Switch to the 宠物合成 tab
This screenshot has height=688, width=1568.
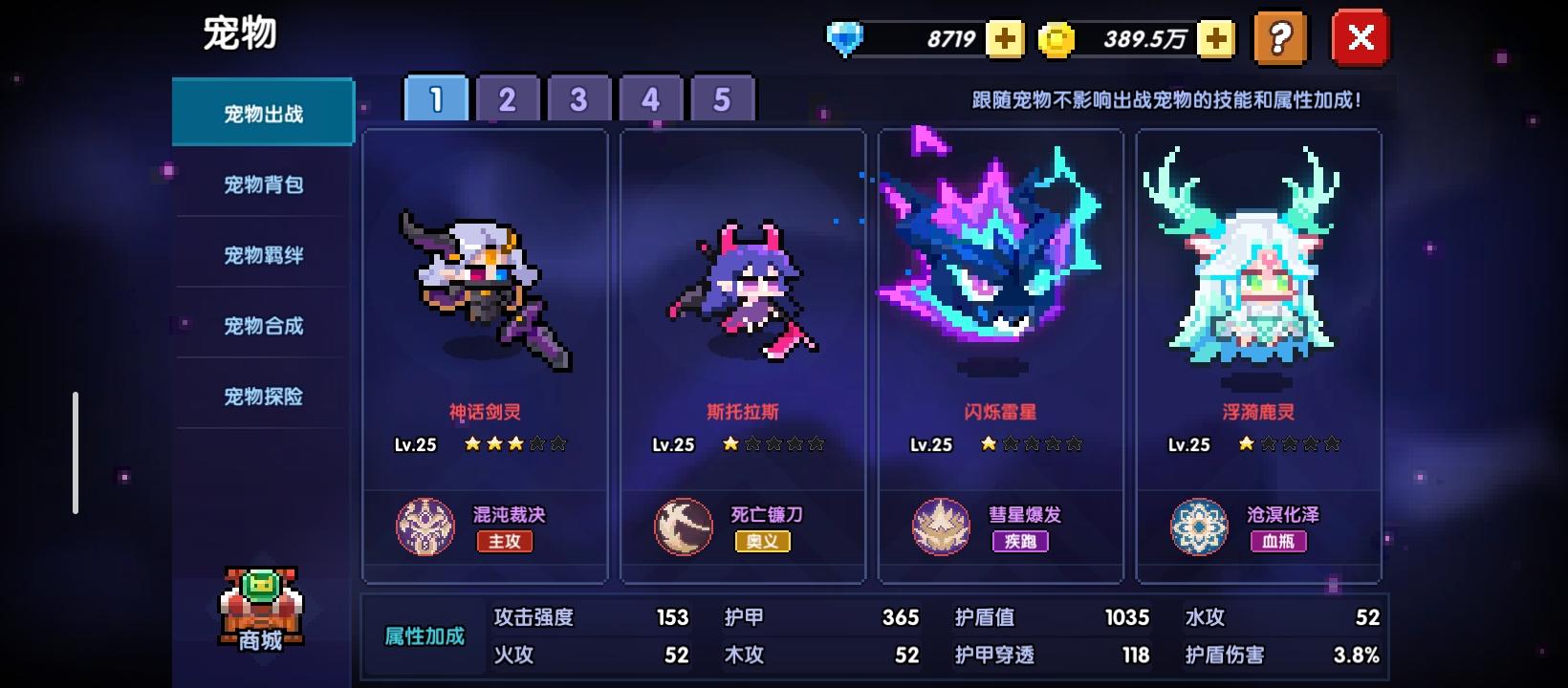point(262,324)
